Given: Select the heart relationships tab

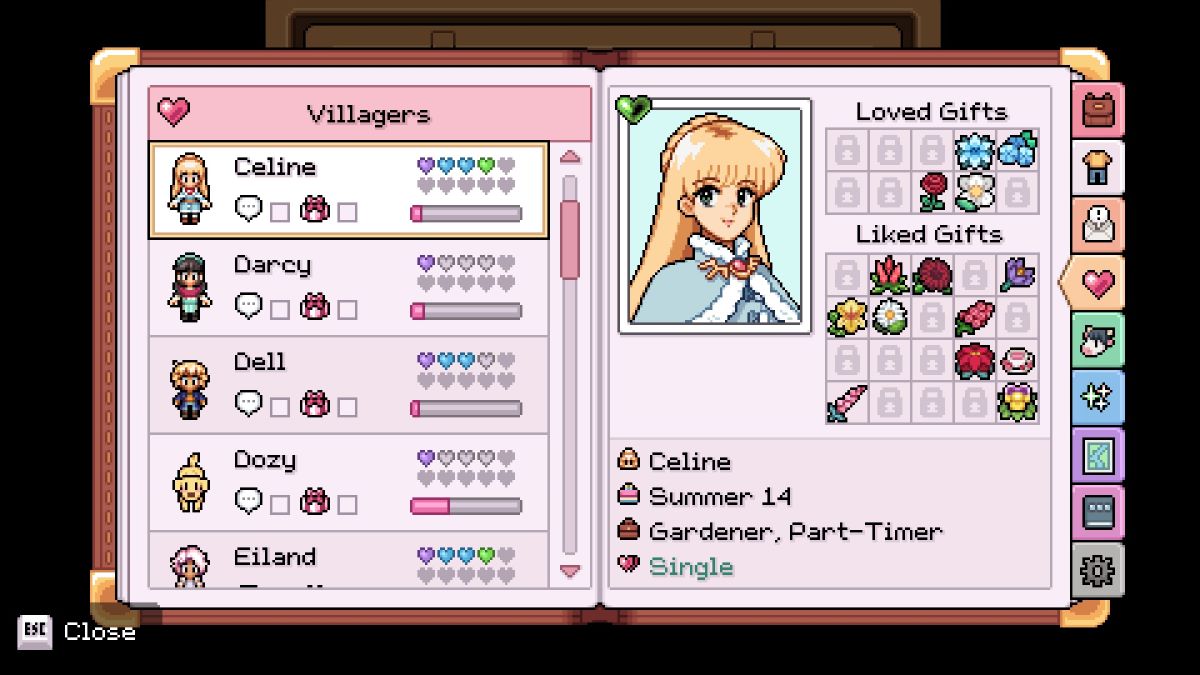Looking at the screenshot, I should [x=1096, y=283].
